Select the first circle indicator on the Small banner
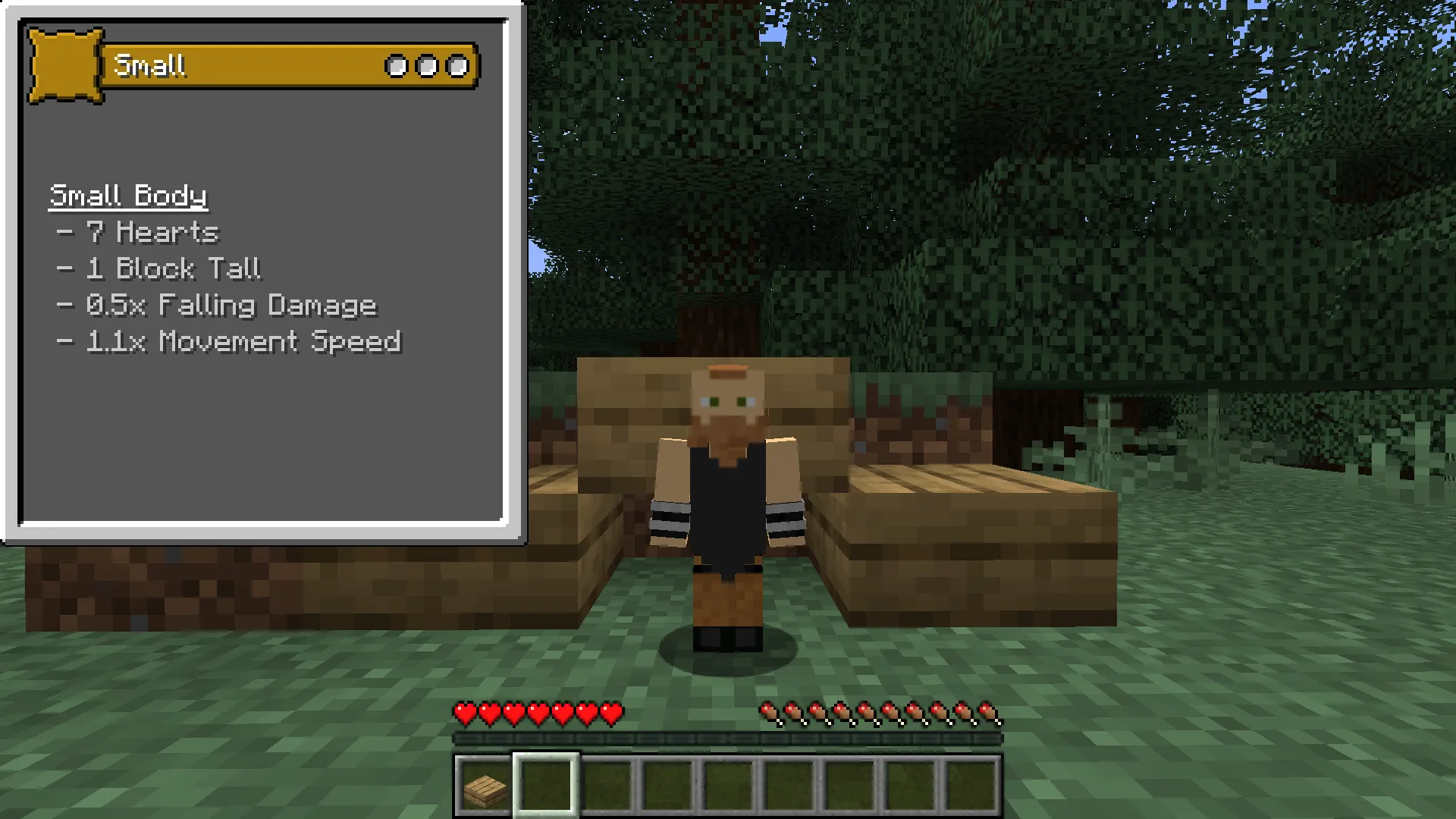This screenshot has height=819, width=1456. pos(397,66)
